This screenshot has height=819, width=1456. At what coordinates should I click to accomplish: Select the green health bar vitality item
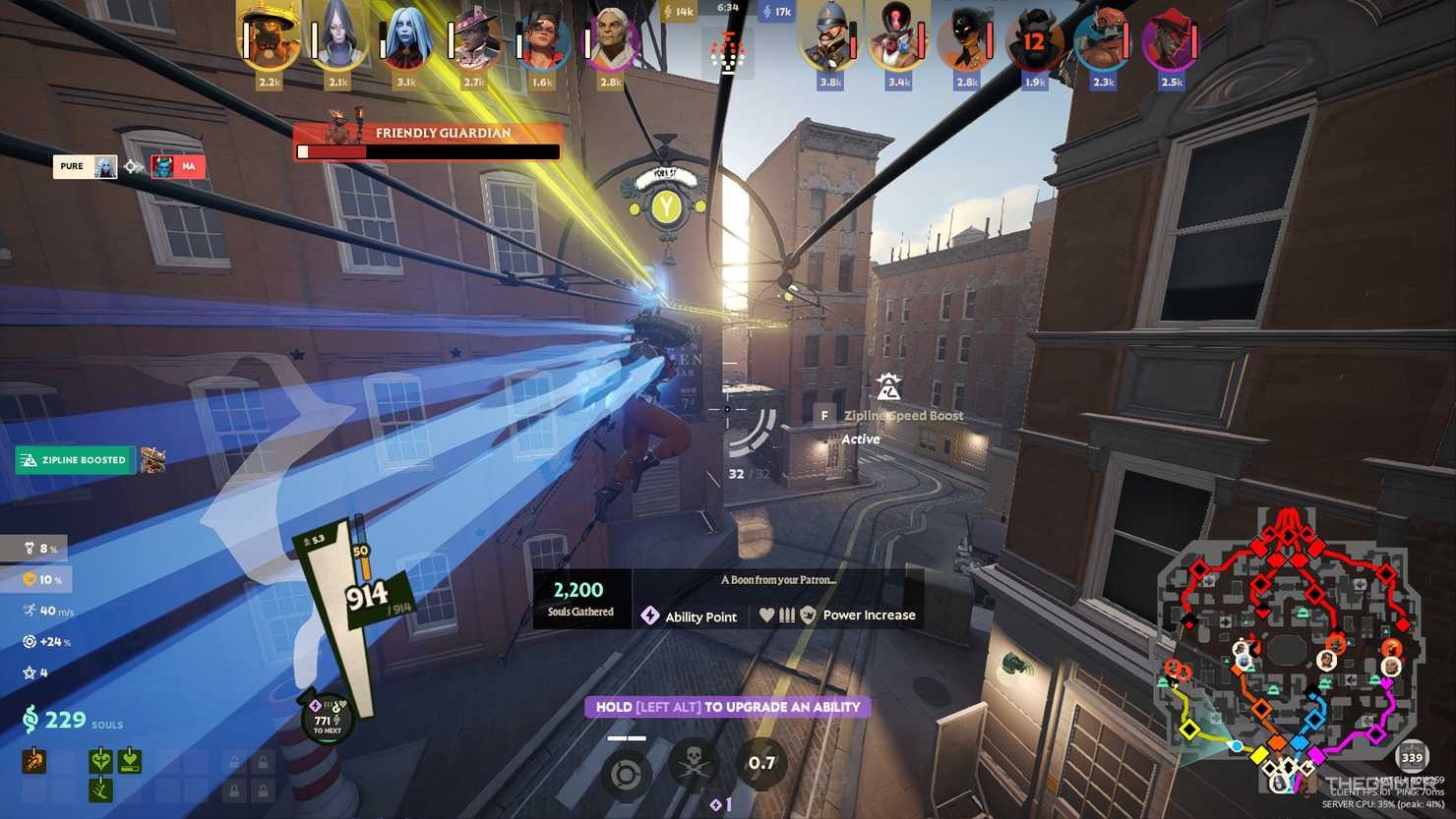[x=130, y=760]
